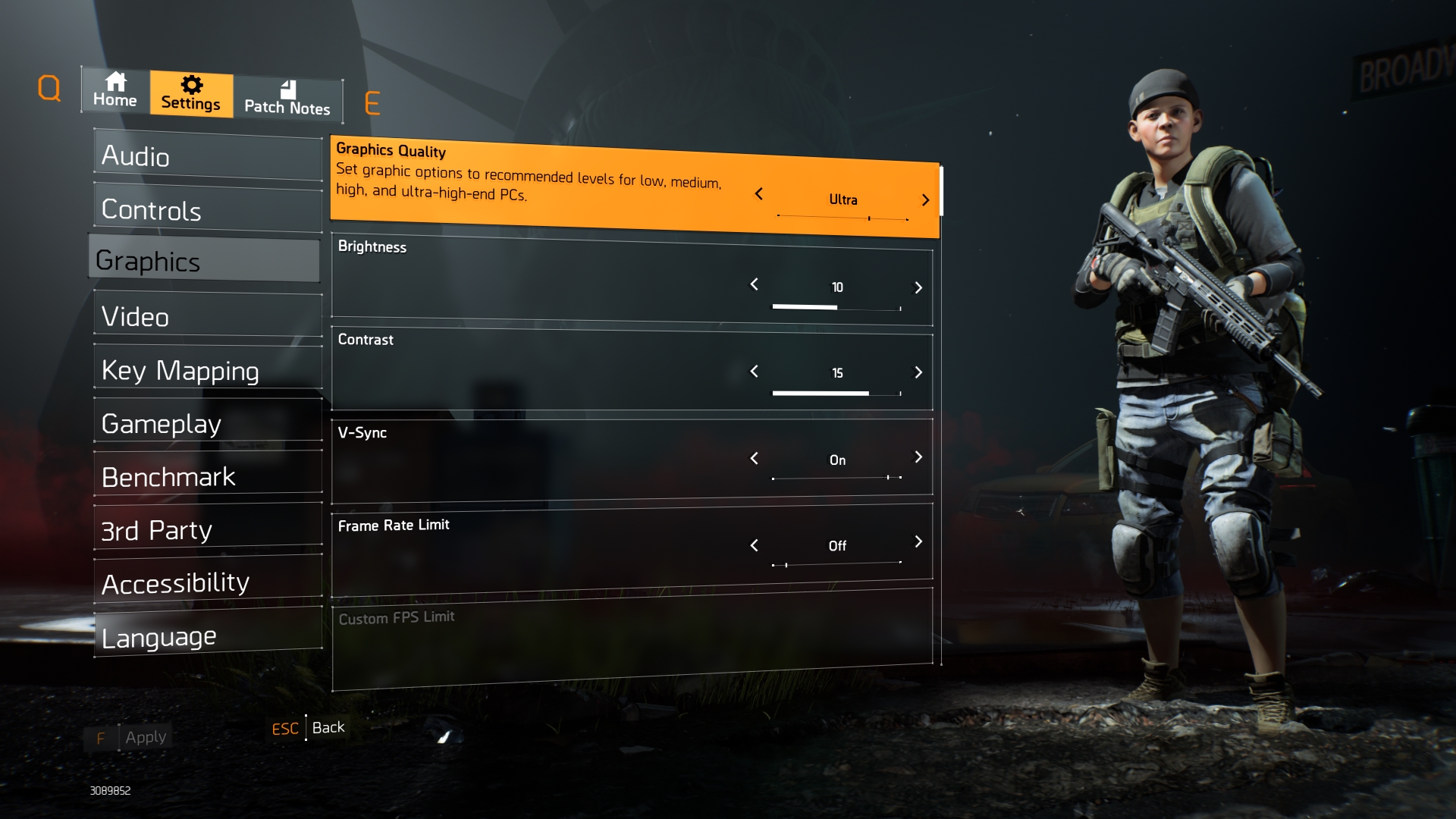1456x819 pixels.
Task: Apply the graphics changes
Action: point(145,737)
